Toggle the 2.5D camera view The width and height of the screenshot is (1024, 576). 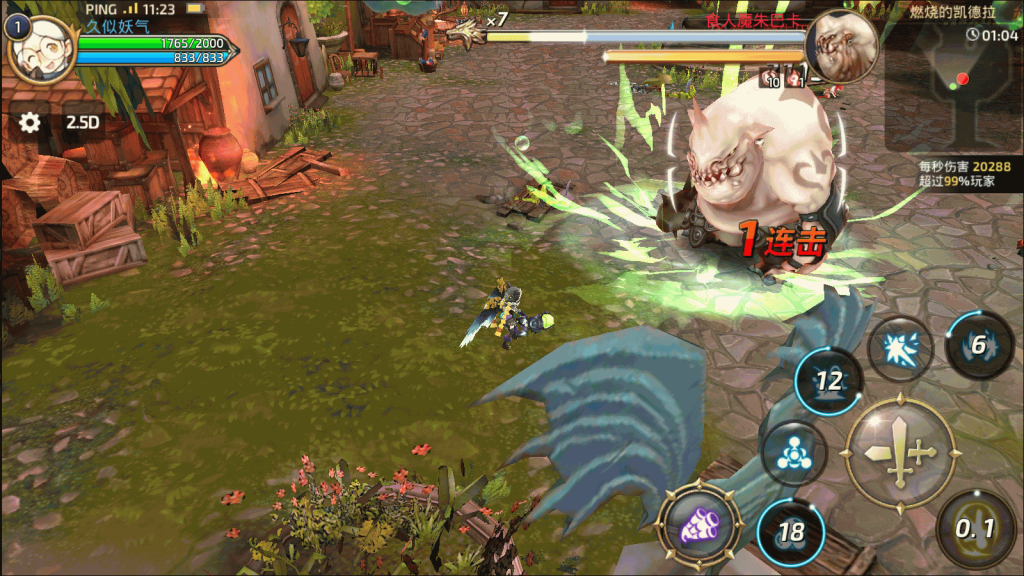(82, 122)
